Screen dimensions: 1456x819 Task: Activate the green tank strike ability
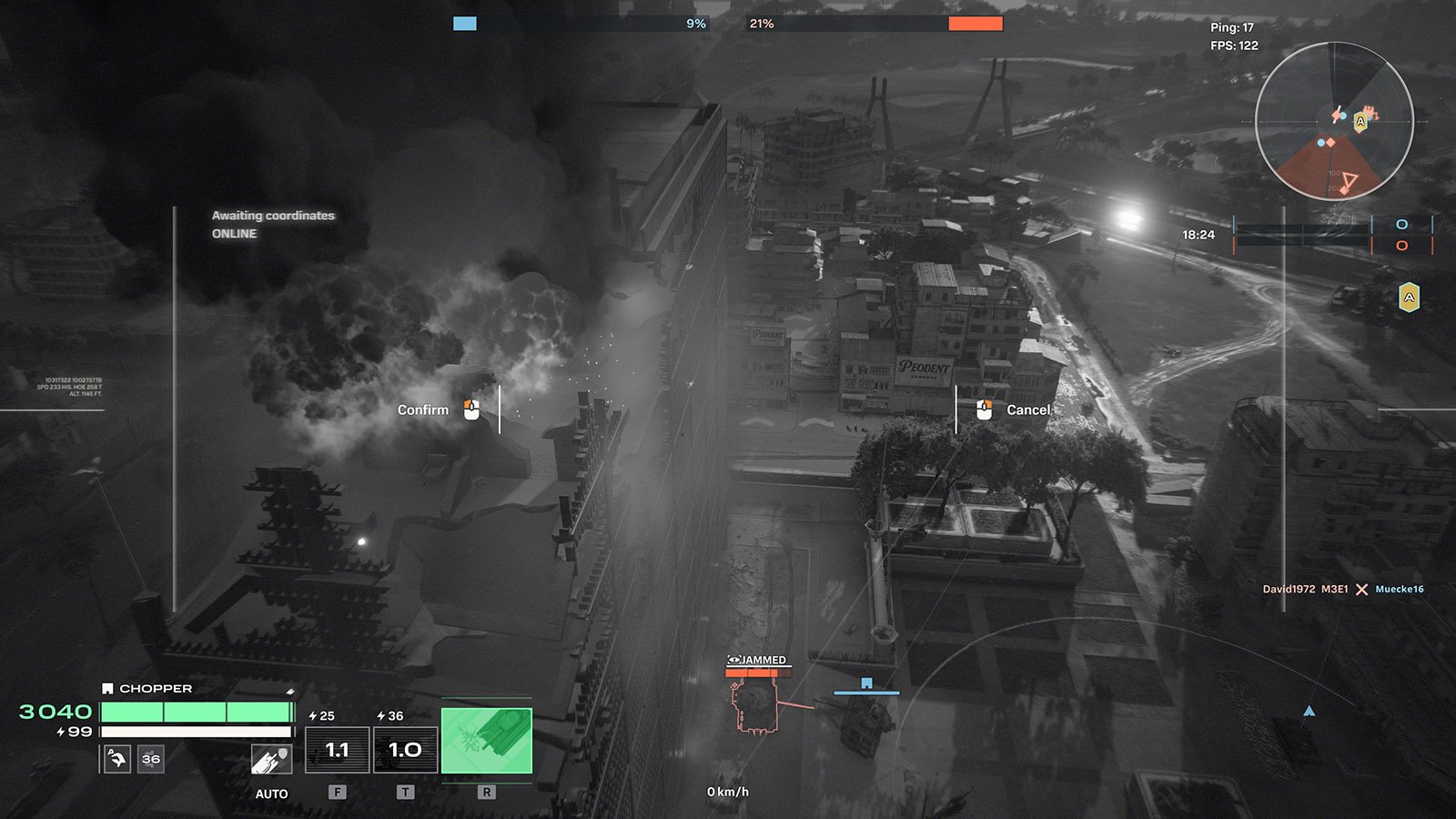(x=487, y=741)
